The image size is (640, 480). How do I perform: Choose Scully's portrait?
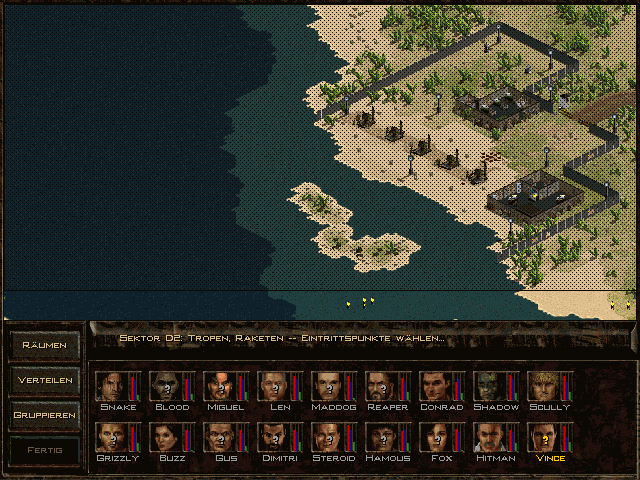click(544, 386)
